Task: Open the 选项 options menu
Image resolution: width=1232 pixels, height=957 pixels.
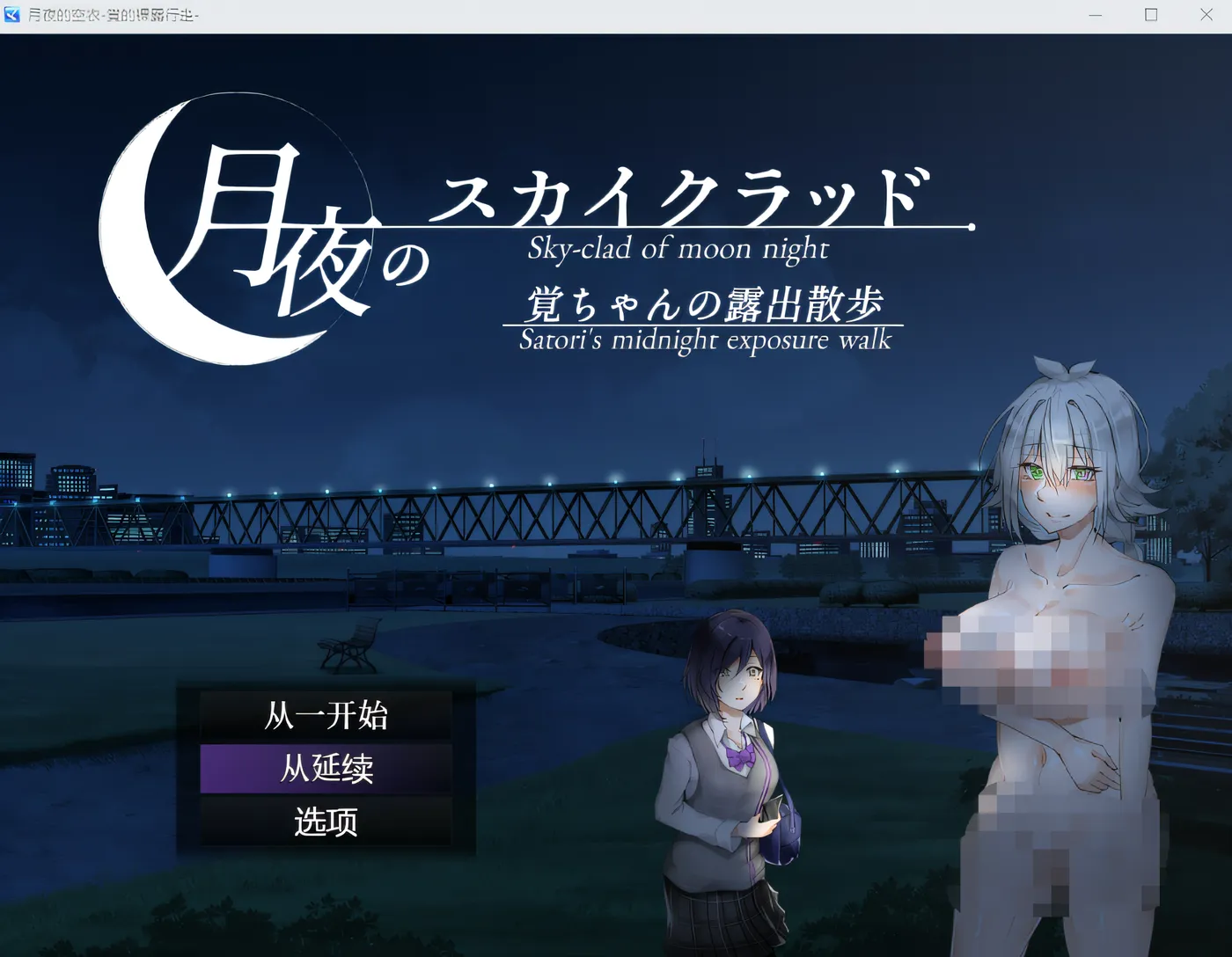Action: [326, 820]
